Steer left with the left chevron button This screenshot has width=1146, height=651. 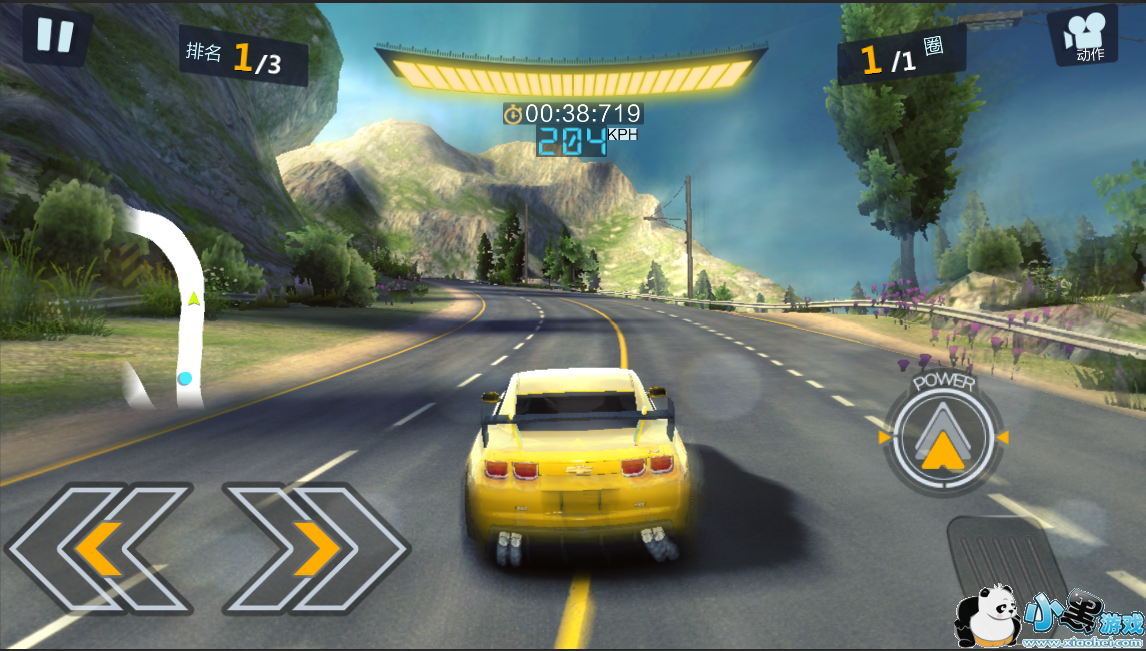click(x=100, y=547)
